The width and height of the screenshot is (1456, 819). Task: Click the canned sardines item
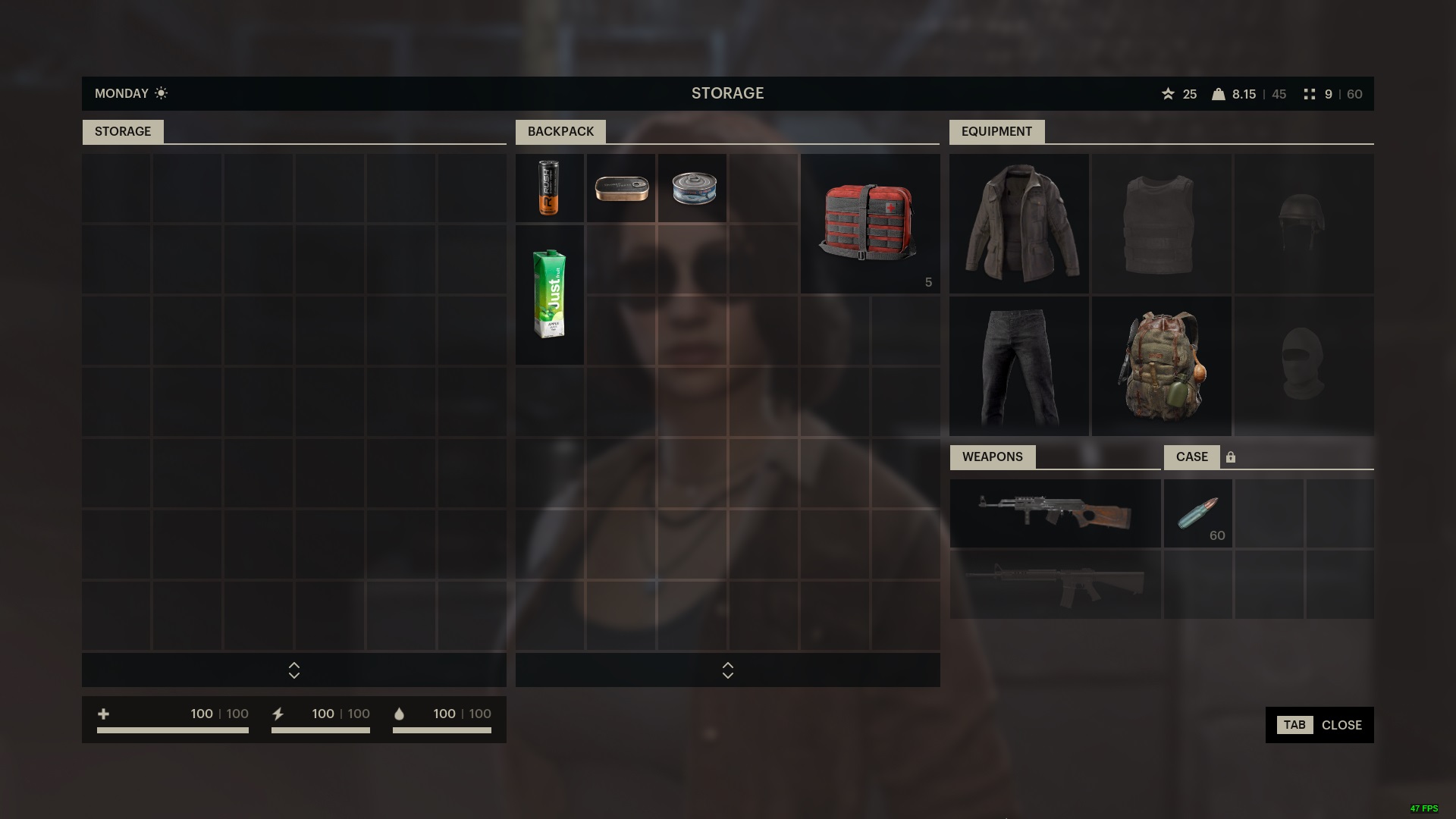pyautogui.click(x=620, y=187)
